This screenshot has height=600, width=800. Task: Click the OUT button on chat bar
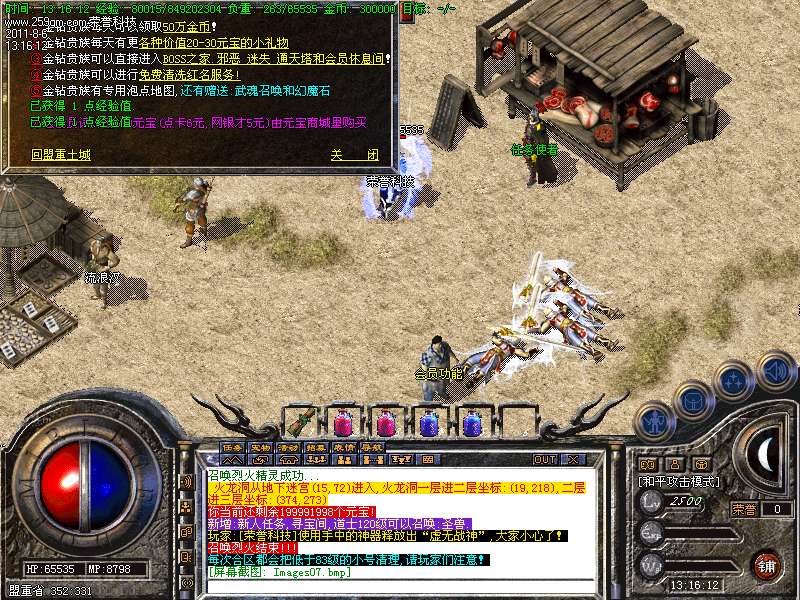pos(544,460)
